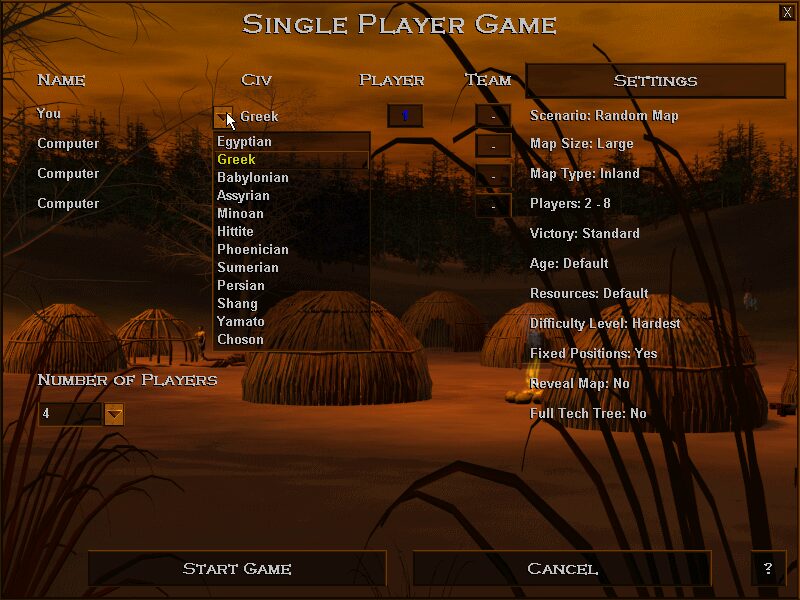
Task: Select Minoan in the civ dropdown
Action: [241, 214]
